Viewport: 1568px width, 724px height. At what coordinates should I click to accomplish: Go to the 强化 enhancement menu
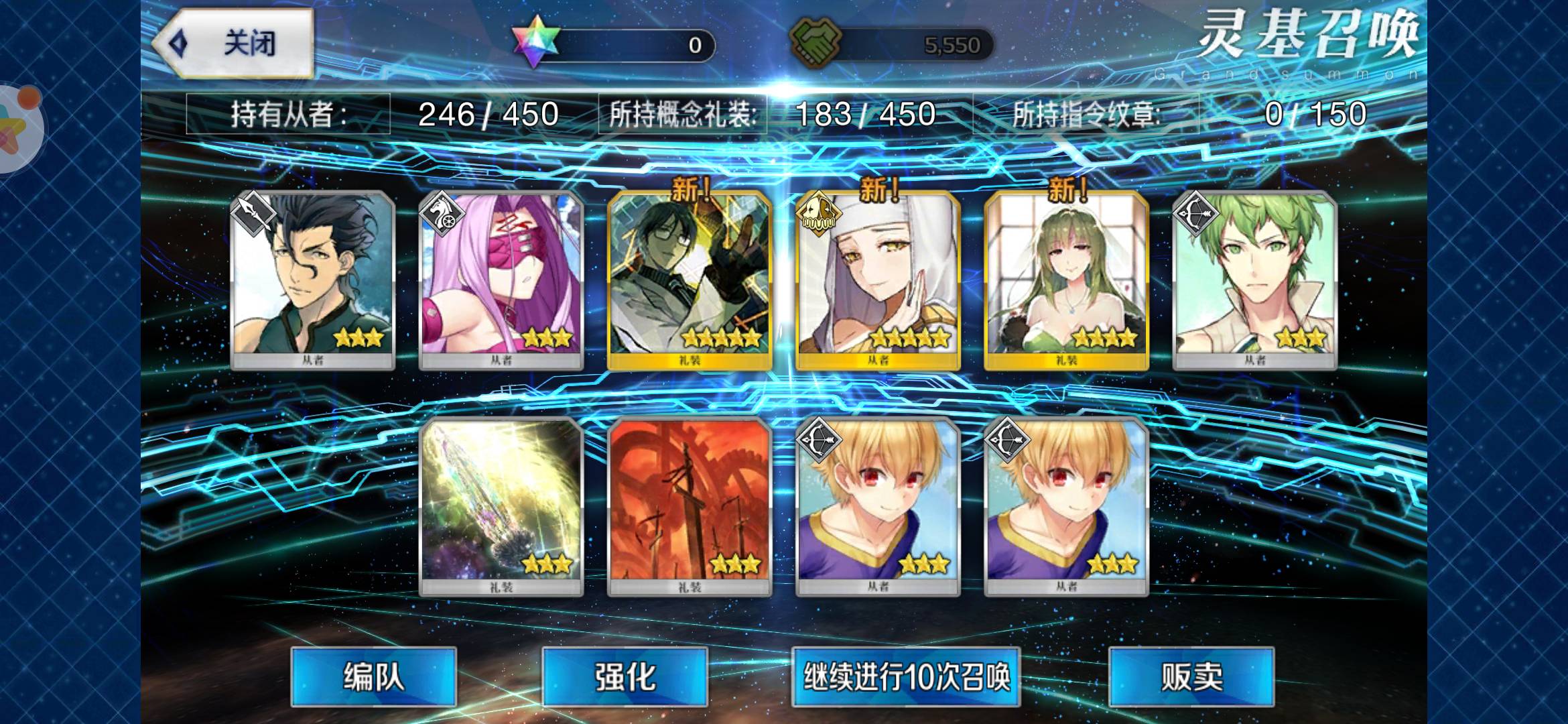coord(625,676)
